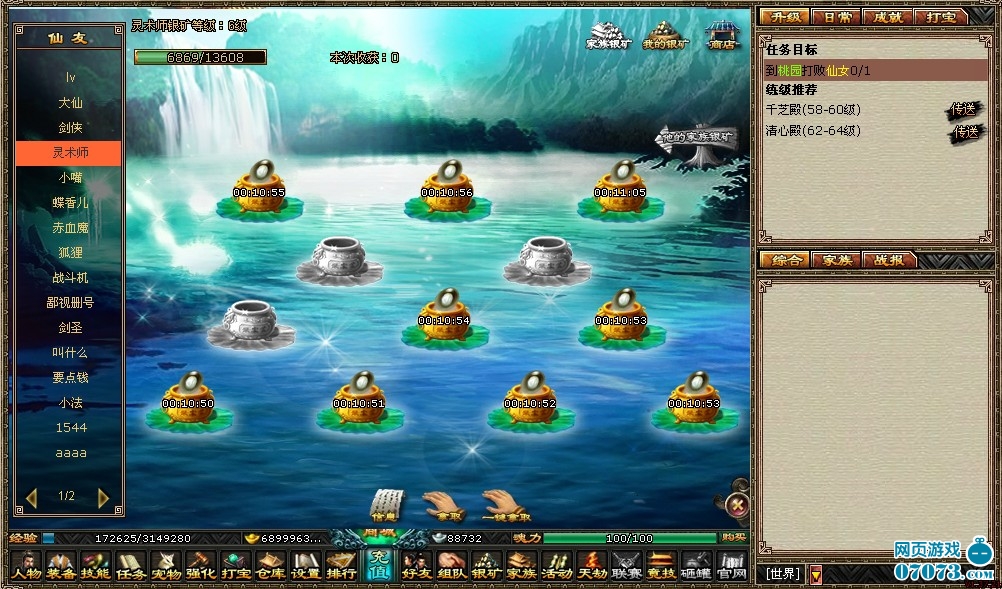Go to 他的家族银矿 signpost
This screenshot has height=589, width=1002.
[x=697, y=140]
